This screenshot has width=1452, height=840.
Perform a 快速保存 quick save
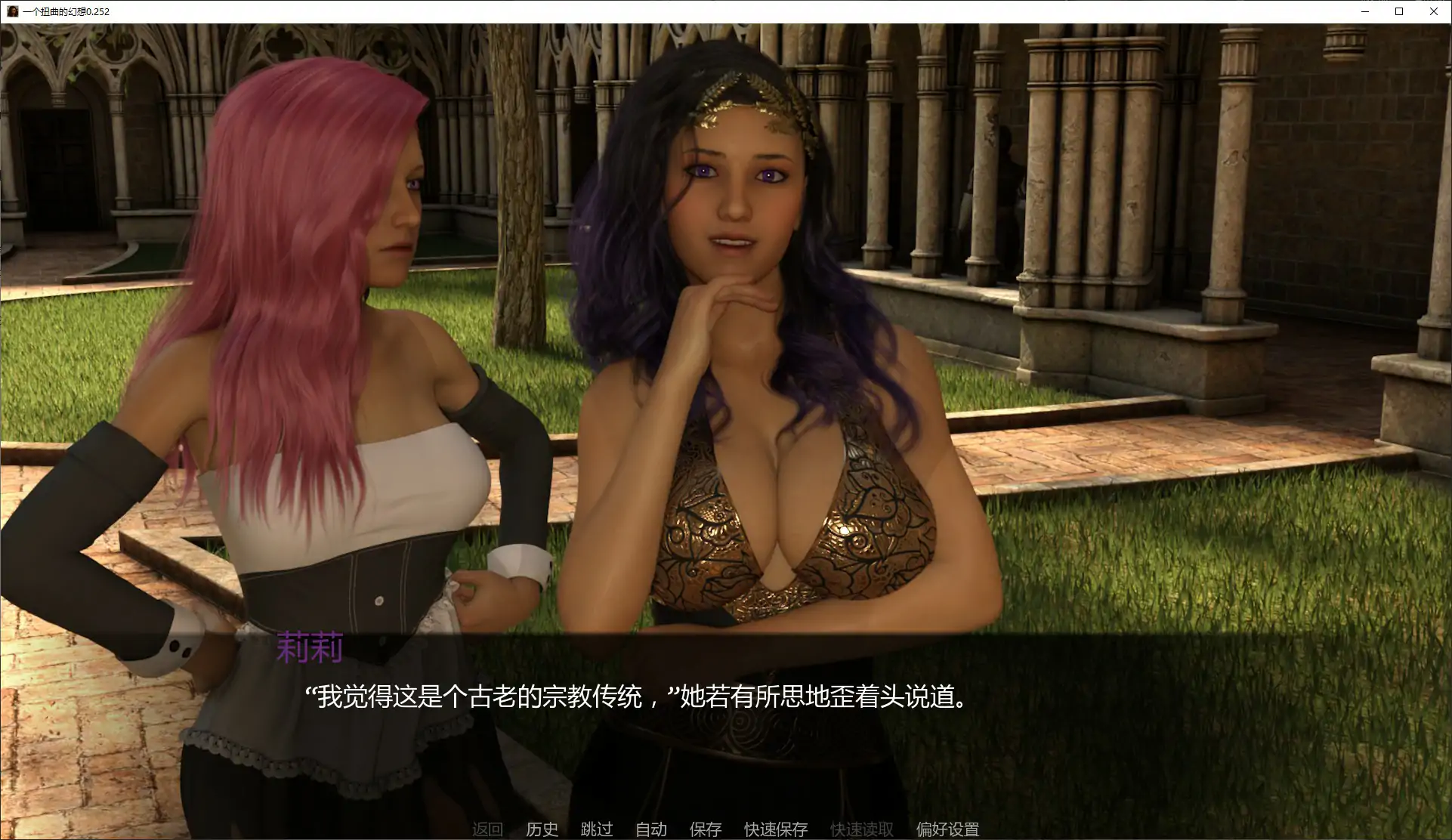coord(775,828)
